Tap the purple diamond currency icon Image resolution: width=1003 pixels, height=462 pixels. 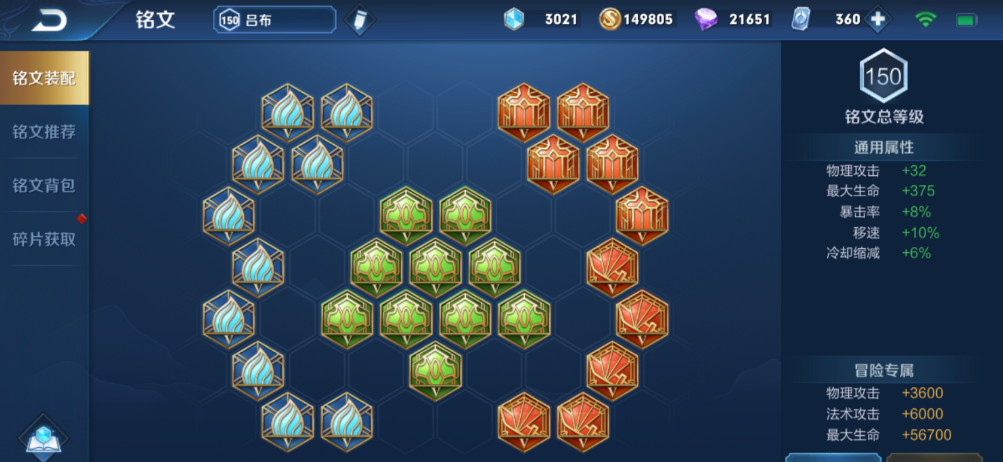click(x=705, y=19)
